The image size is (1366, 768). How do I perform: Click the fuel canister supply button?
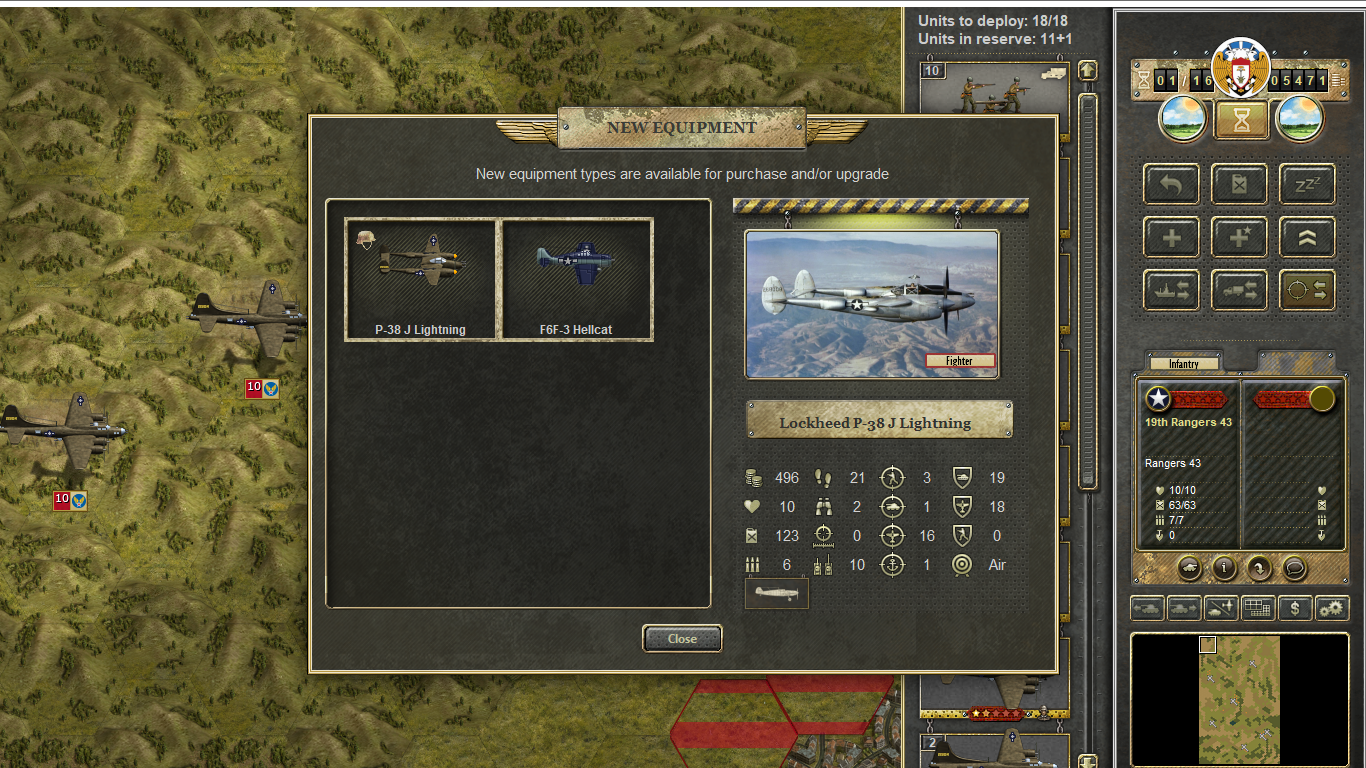(1240, 184)
